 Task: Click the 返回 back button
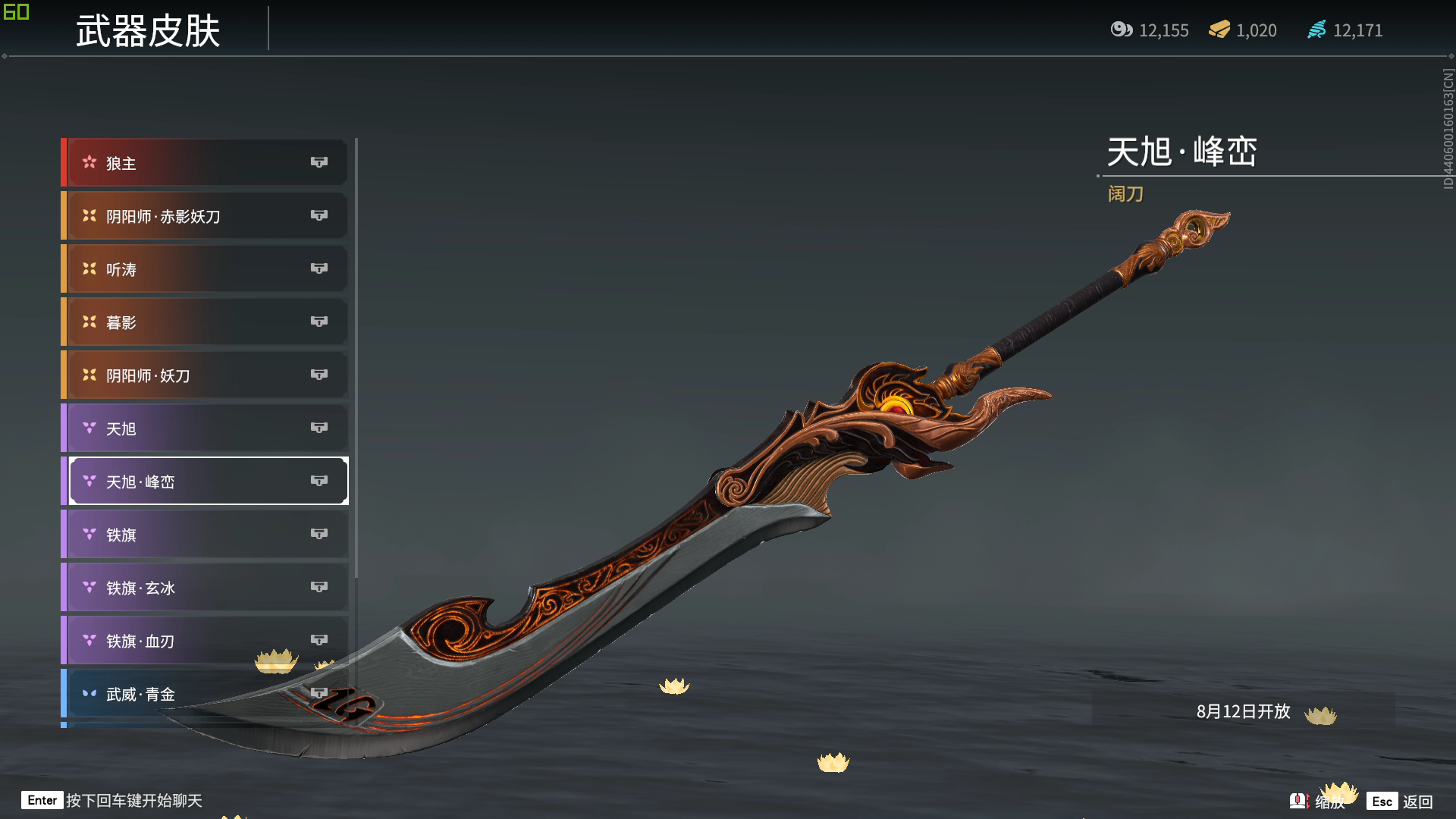click(1400, 802)
